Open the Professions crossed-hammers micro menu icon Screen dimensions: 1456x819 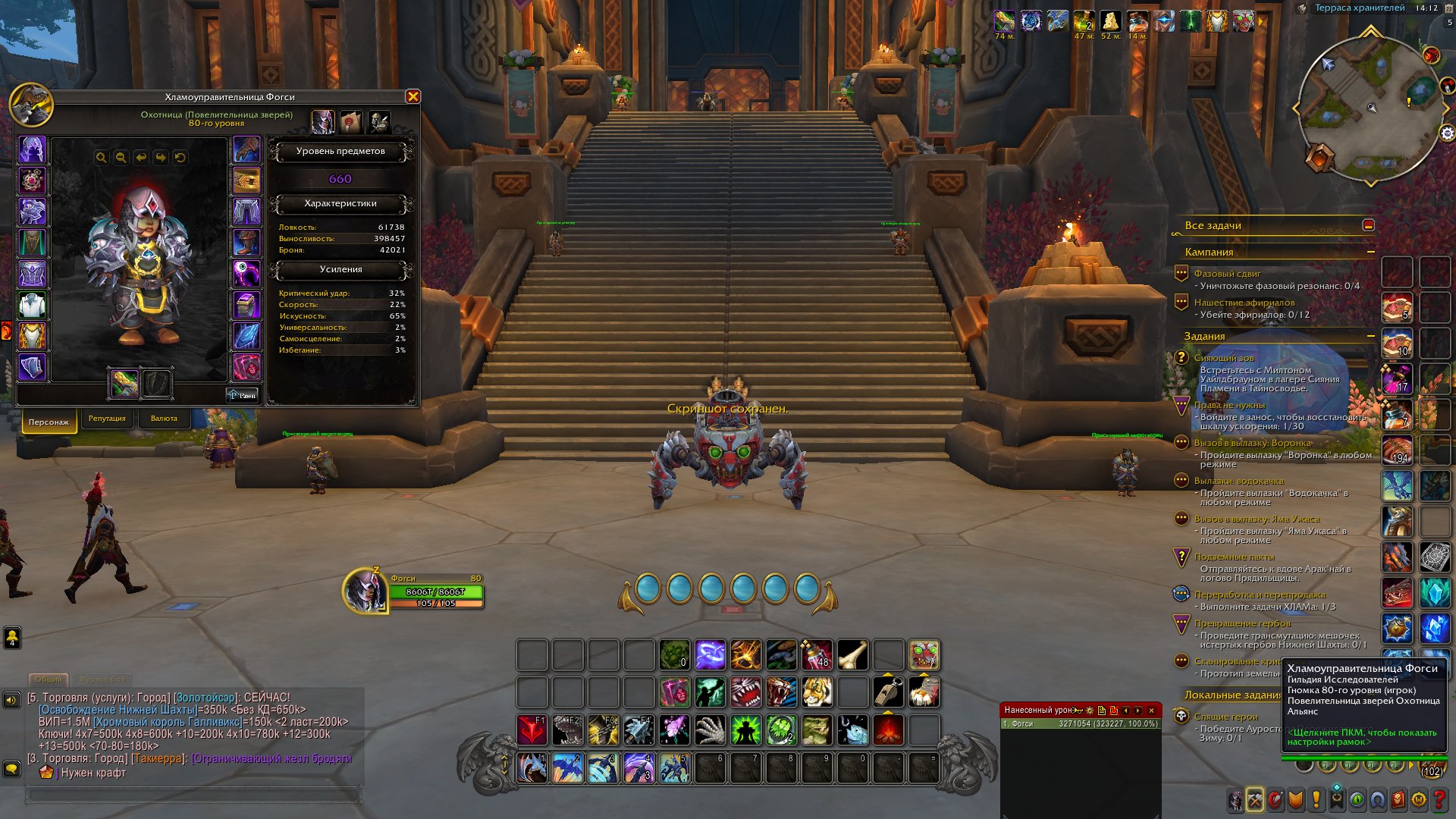click(1254, 801)
